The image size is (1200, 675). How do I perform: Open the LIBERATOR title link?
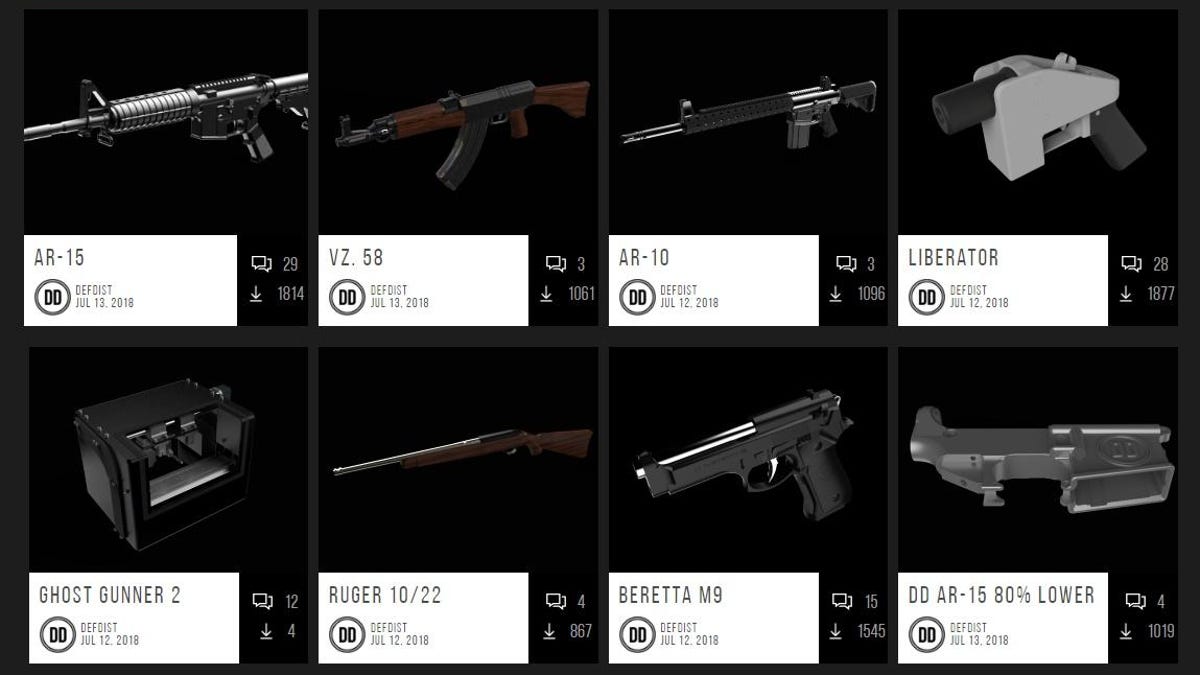tap(953, 258)
